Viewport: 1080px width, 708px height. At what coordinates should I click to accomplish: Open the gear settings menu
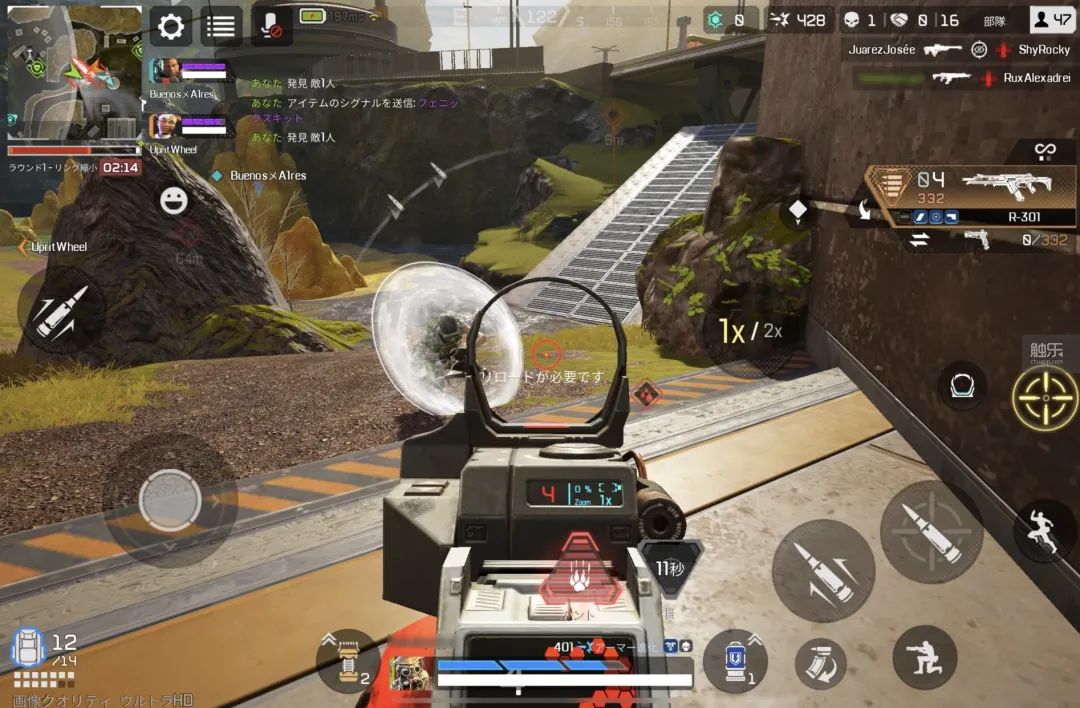click(171, 27)
